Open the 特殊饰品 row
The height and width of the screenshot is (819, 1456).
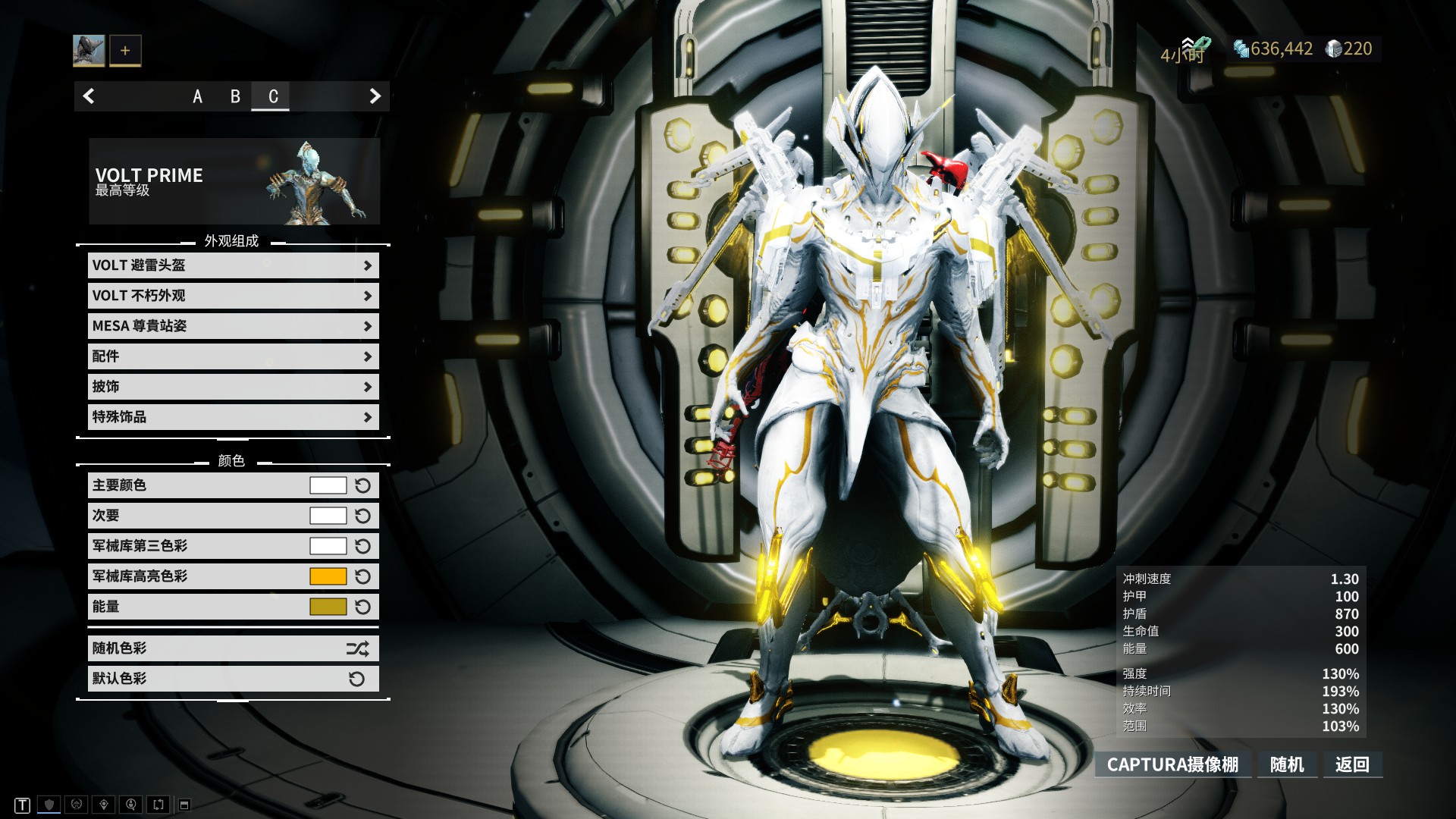pyautogui.click(x=233, y=417)
